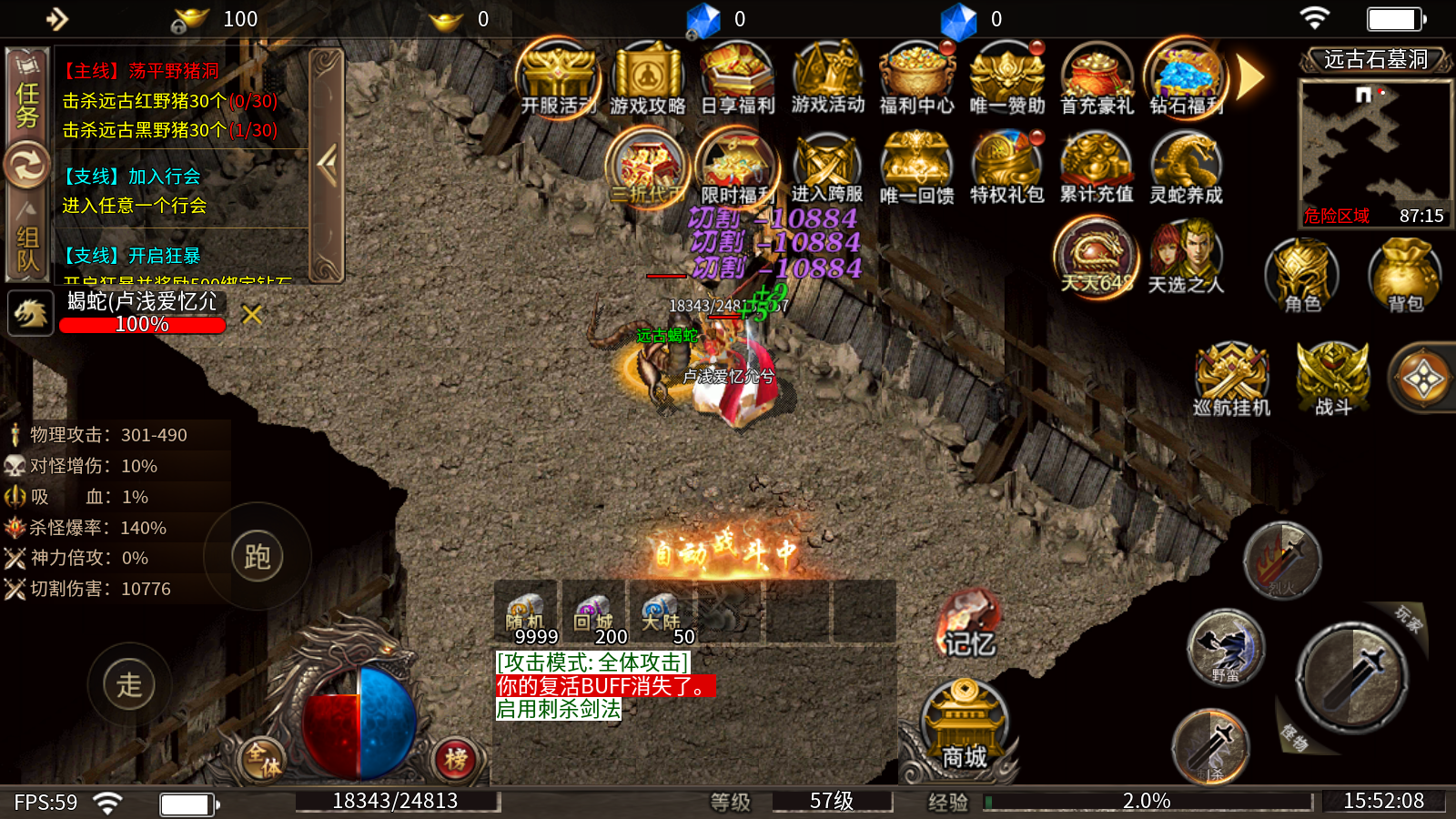Open the 榜 ranking button
Screen dimensions: 1456x819
pyautogui.click(x=456, y=758)
